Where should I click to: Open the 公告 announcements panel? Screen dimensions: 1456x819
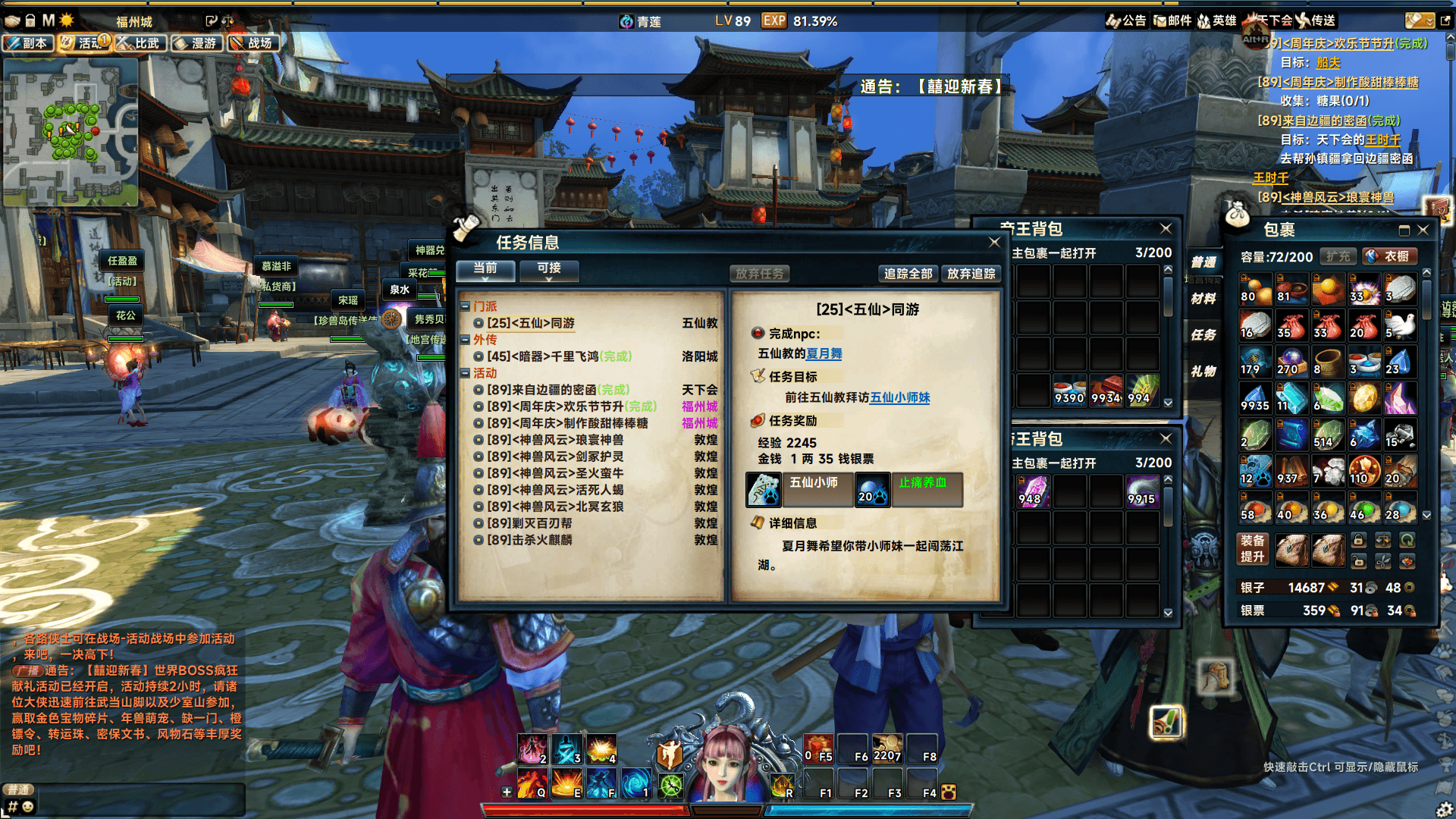(x=1127, y=20)
